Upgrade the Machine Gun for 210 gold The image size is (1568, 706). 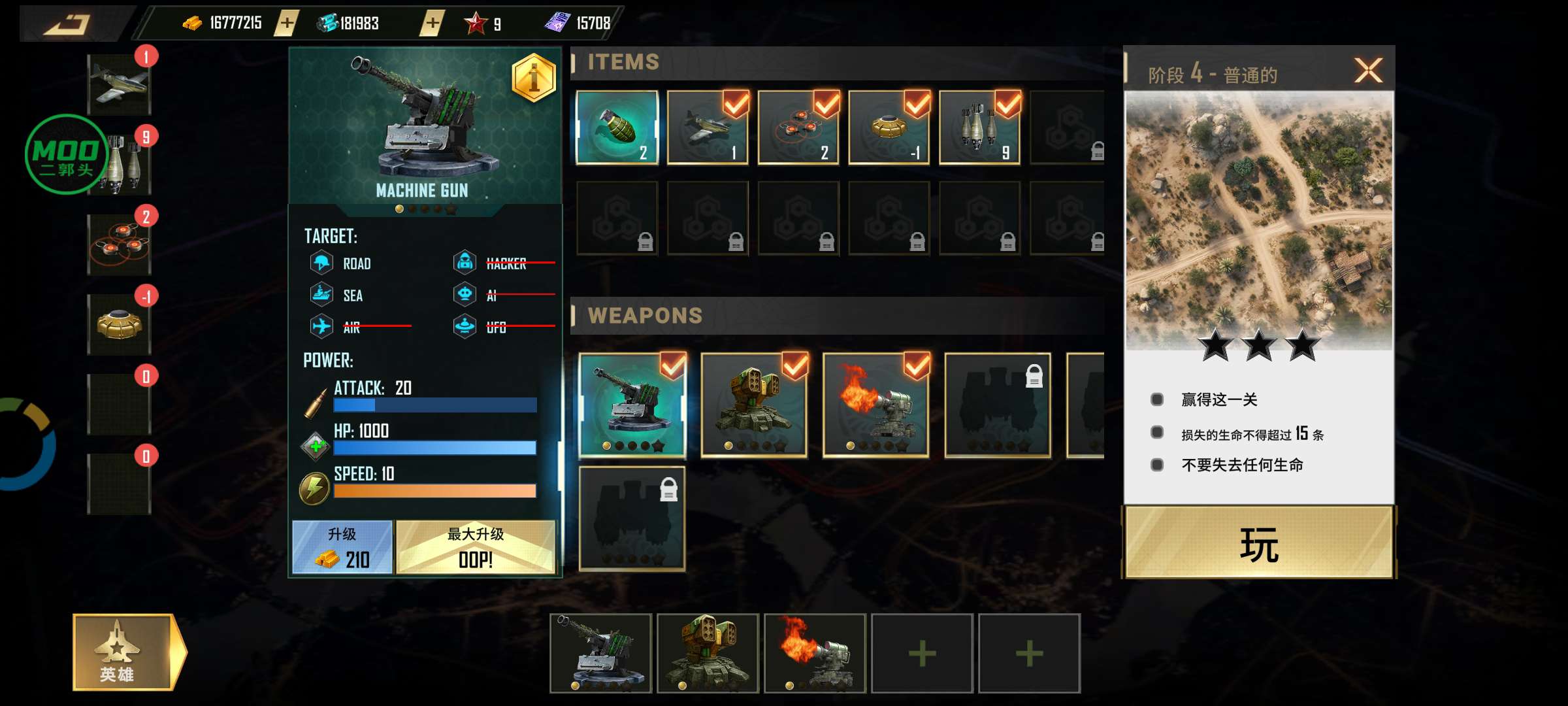pos(342,548)
